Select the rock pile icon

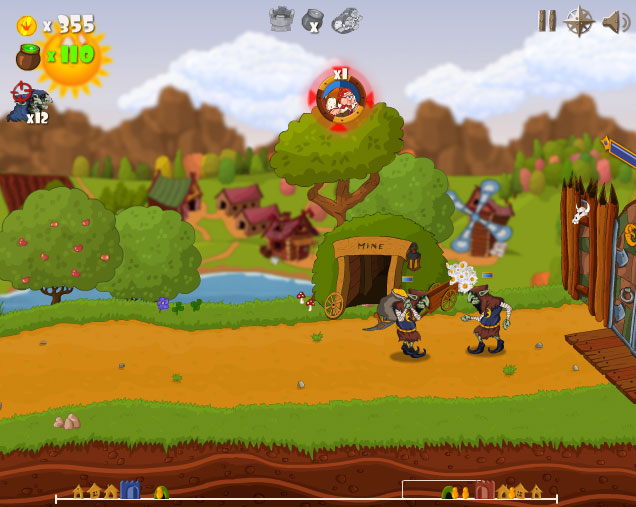346,19
